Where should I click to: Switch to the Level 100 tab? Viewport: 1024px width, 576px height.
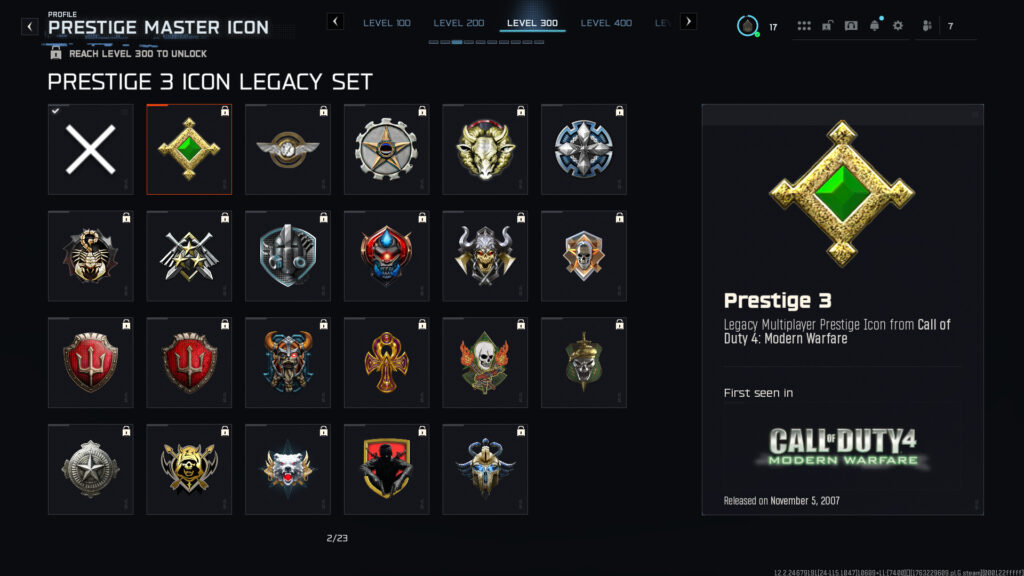(x=387, y=22)
